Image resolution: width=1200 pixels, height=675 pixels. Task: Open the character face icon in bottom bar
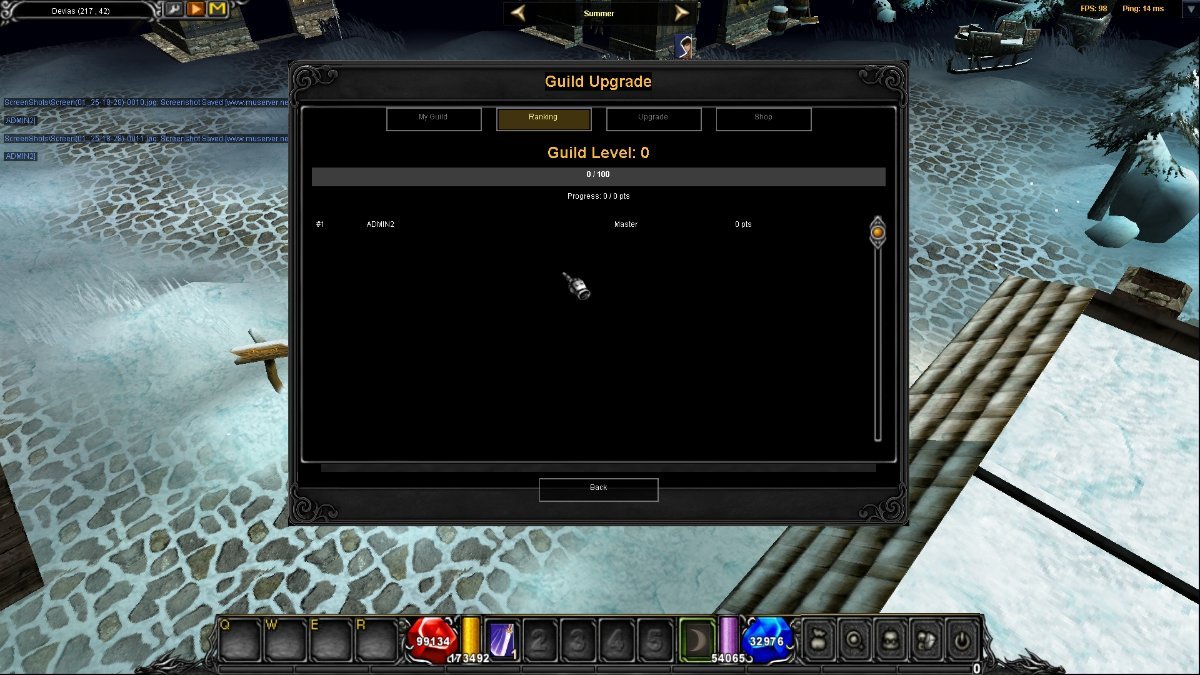click(890, 640)
